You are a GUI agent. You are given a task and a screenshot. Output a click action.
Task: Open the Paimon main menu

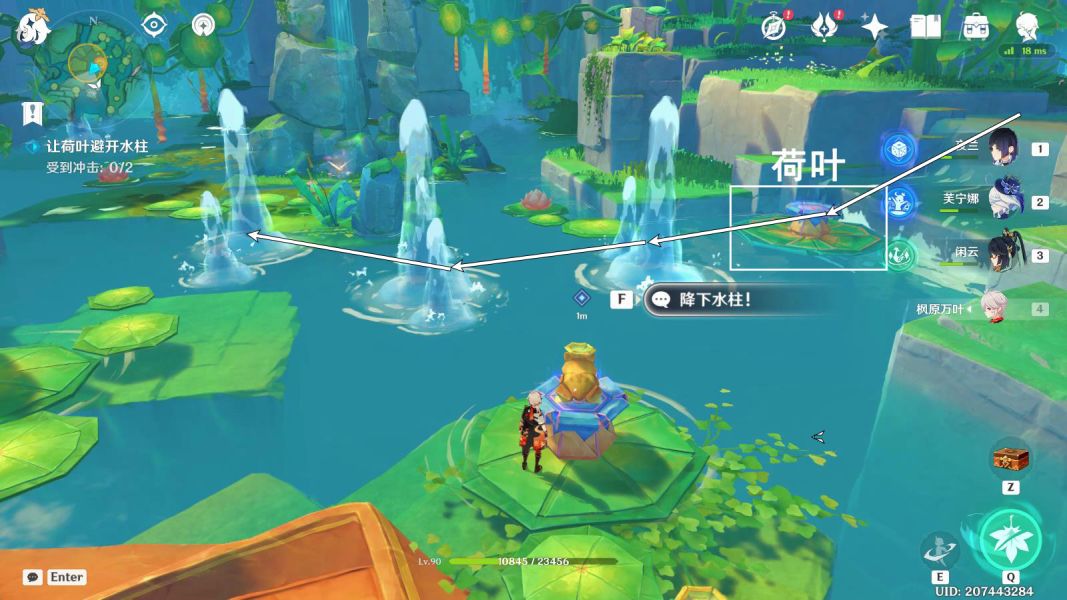tap(33, 27)
